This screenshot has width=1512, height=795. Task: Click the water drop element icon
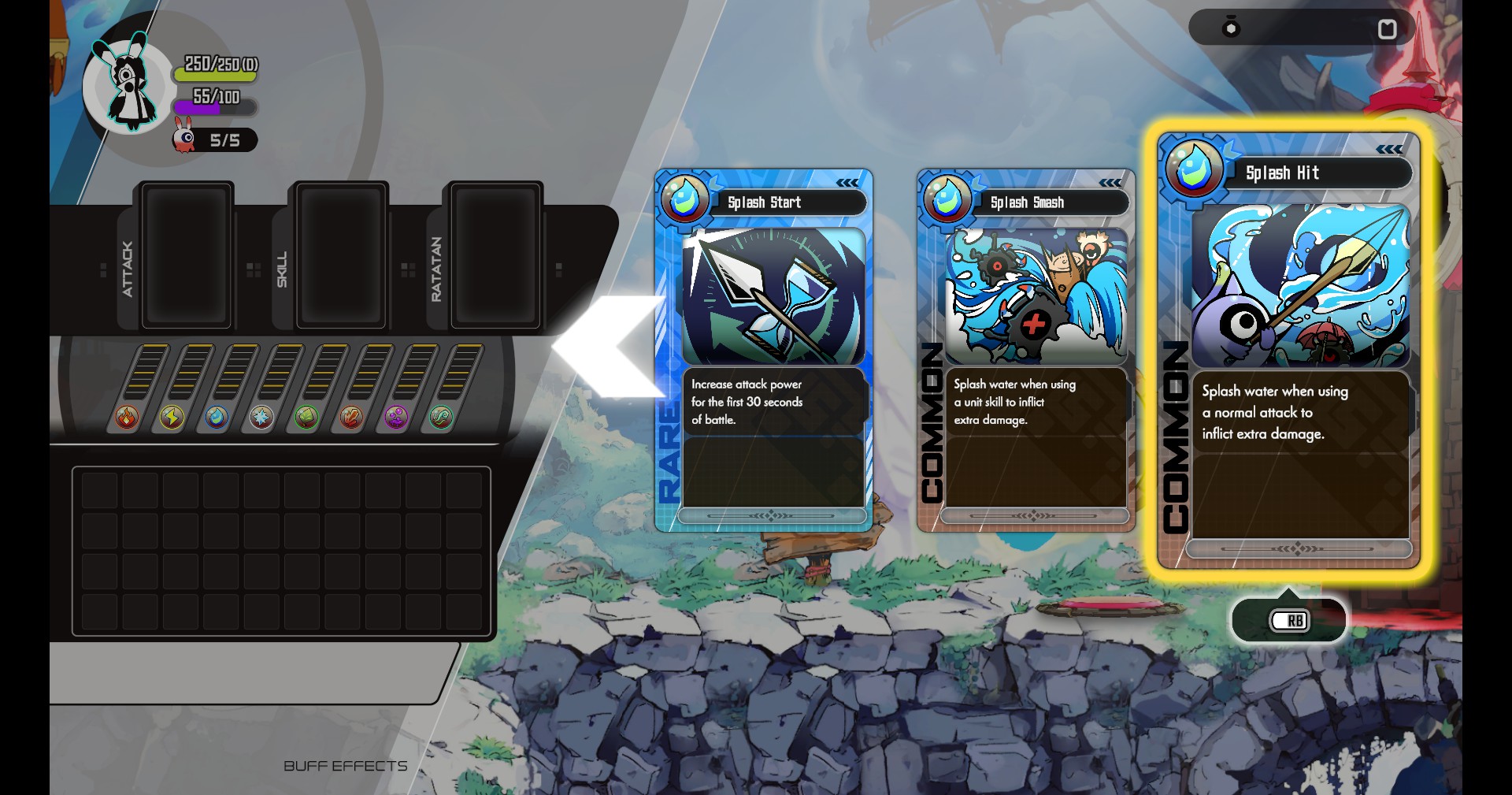tap(217, 417)
